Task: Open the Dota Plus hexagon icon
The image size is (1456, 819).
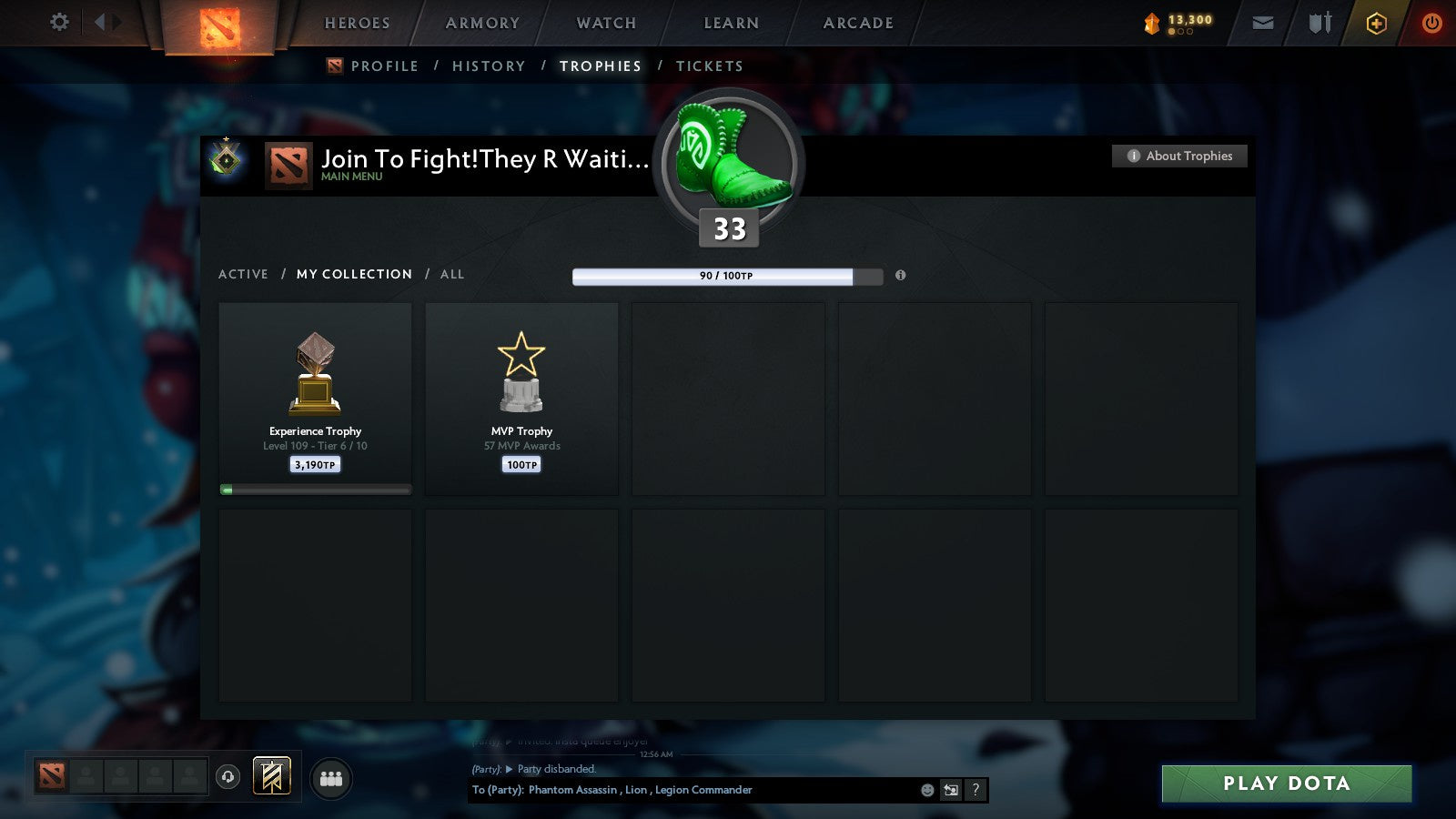Action: 1376,23
